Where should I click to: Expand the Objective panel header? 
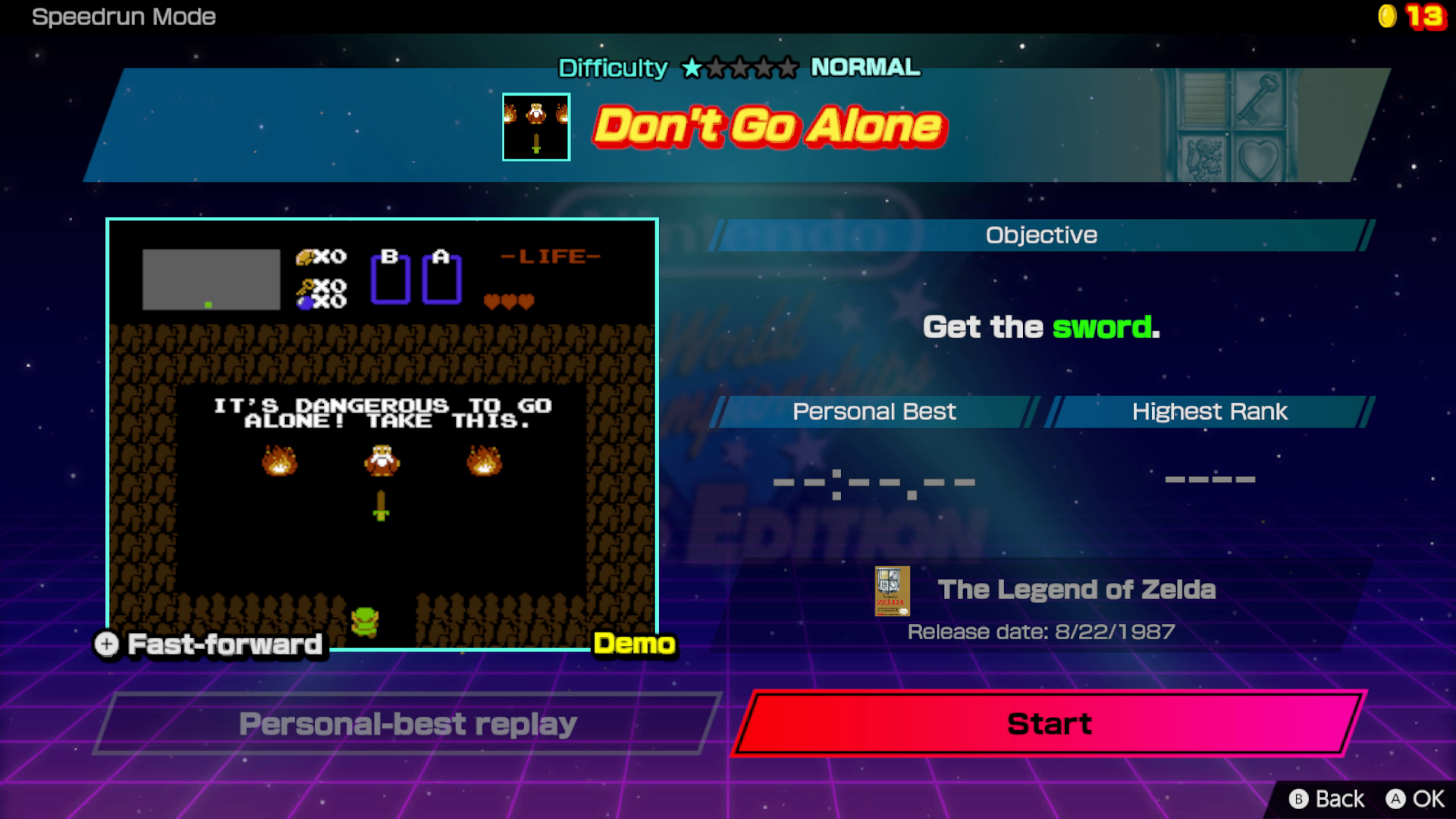(1040, 235)
